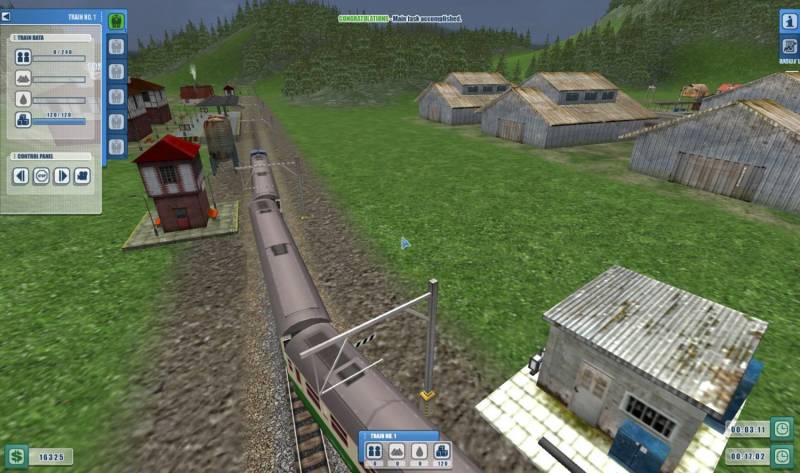The height and width of the screenshot is (473, 800).
Task: Switch to the train camera view
Action: [82, 176]
